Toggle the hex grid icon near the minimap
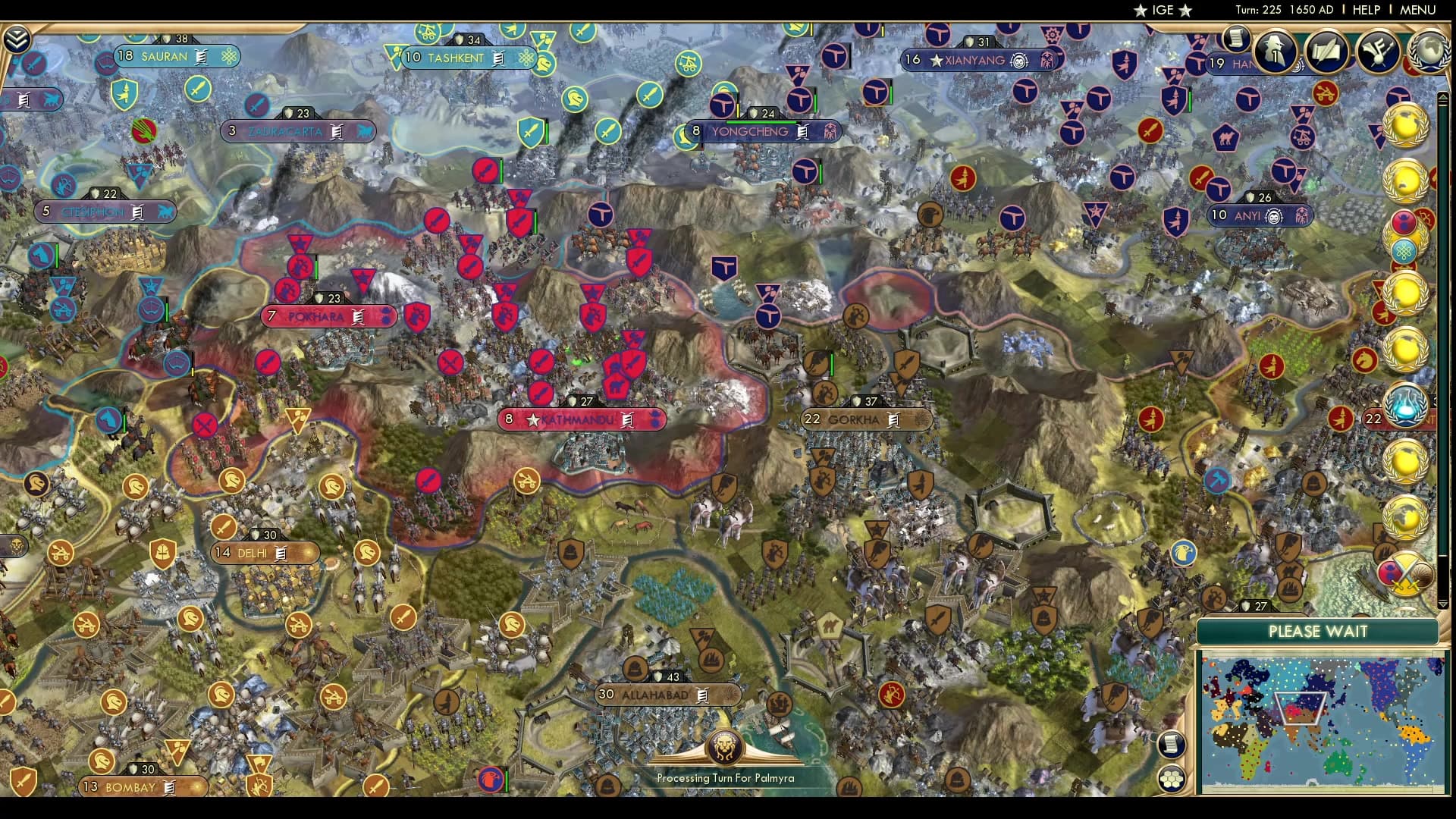This screenshot has width=1456, height=819. click(x=1170, y=777)
